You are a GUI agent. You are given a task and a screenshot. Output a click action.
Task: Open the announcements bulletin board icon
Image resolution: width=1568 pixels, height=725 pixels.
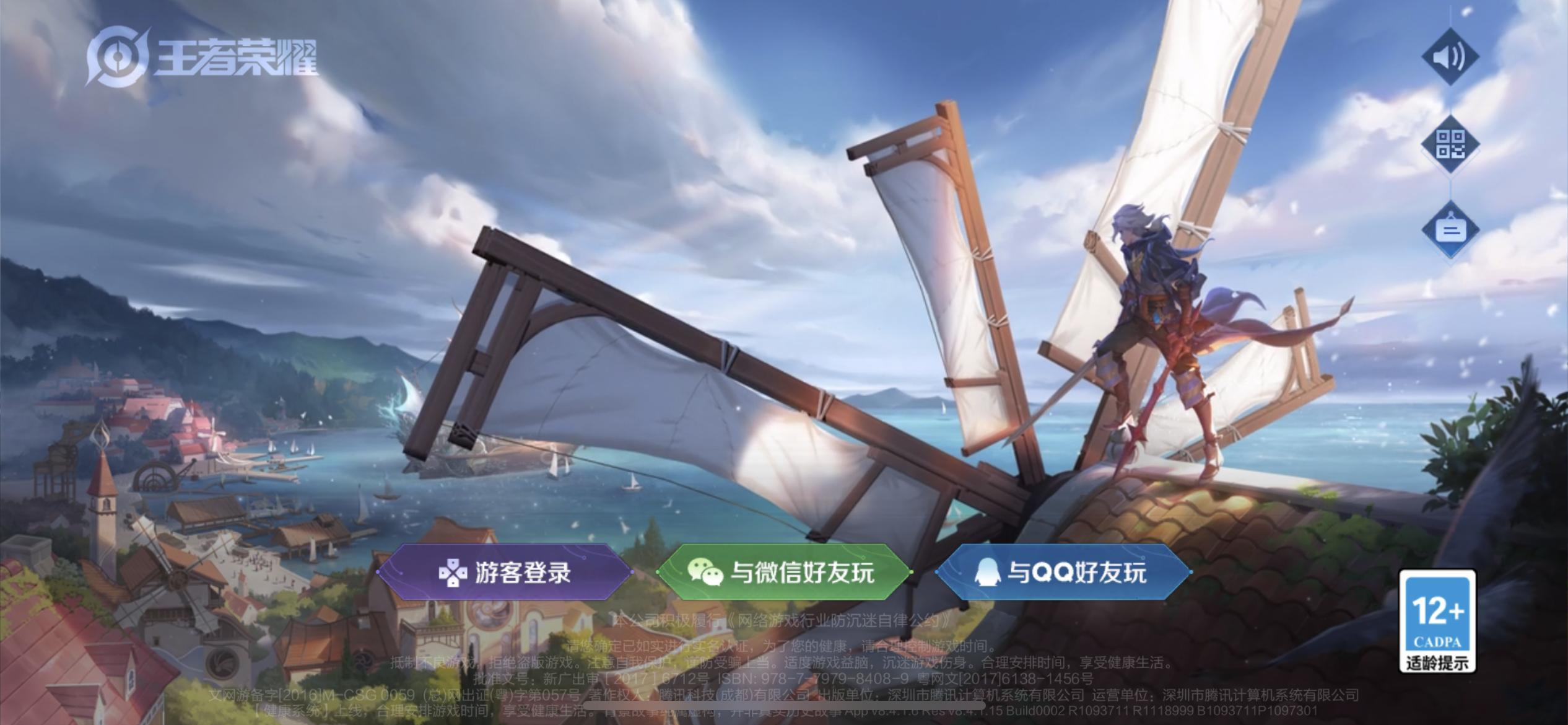tap(1452, 229)
